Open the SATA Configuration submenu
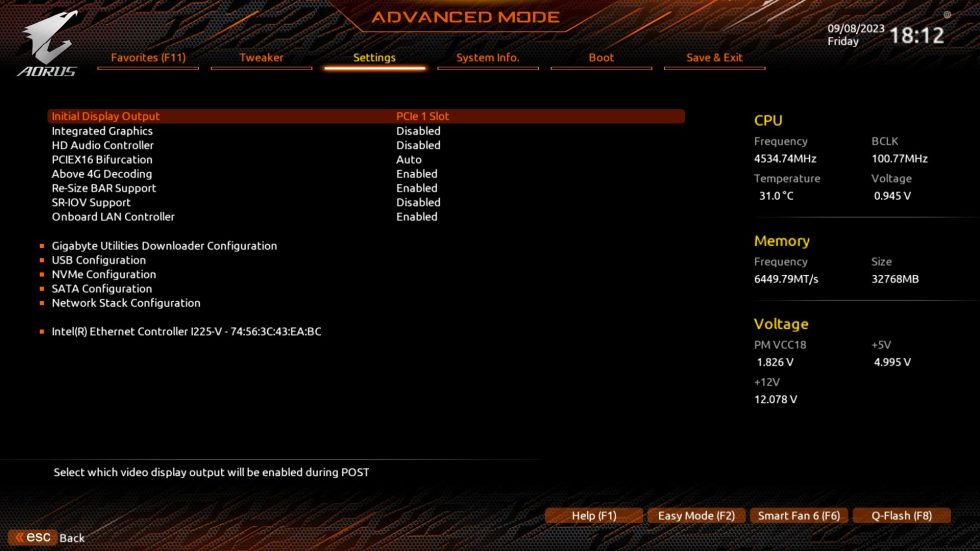This screenshot has width=980, height=551. 102,289
